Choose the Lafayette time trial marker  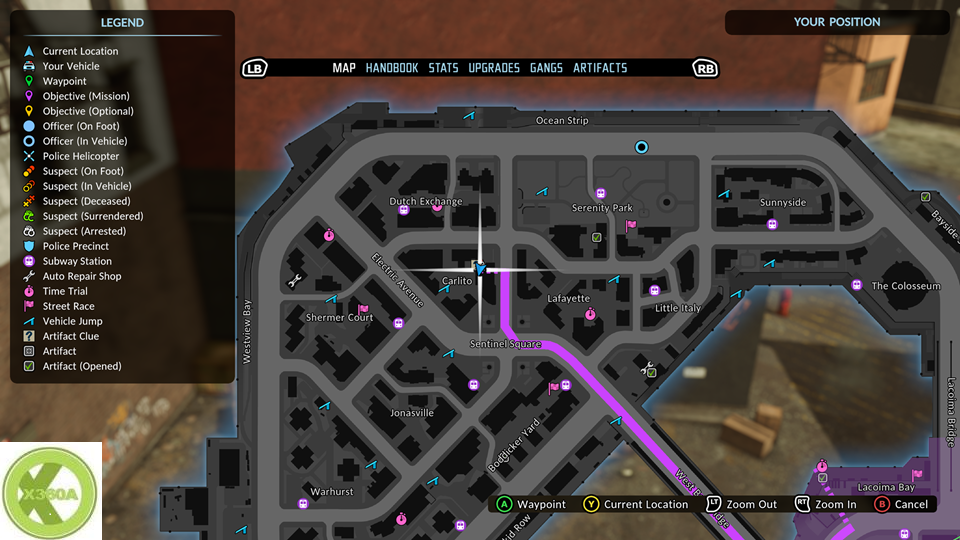[590, 314]
